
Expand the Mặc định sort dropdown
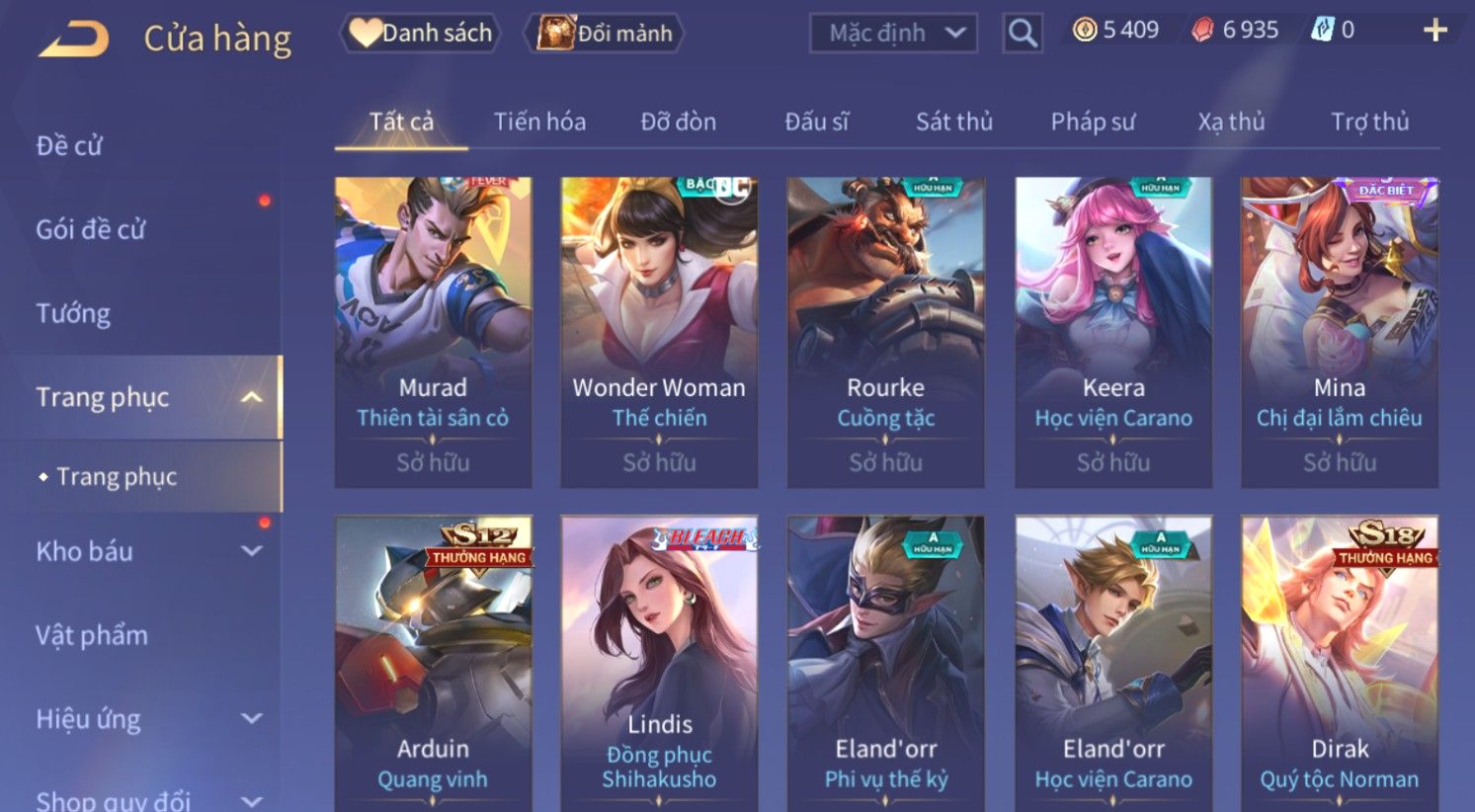[x=893, y=34]
